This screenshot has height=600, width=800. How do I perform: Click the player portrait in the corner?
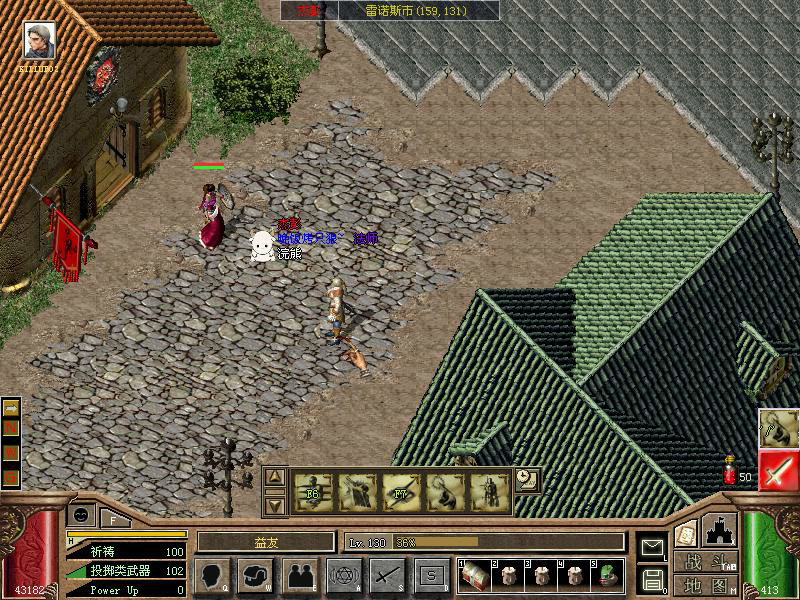click(x=40, y=42)
